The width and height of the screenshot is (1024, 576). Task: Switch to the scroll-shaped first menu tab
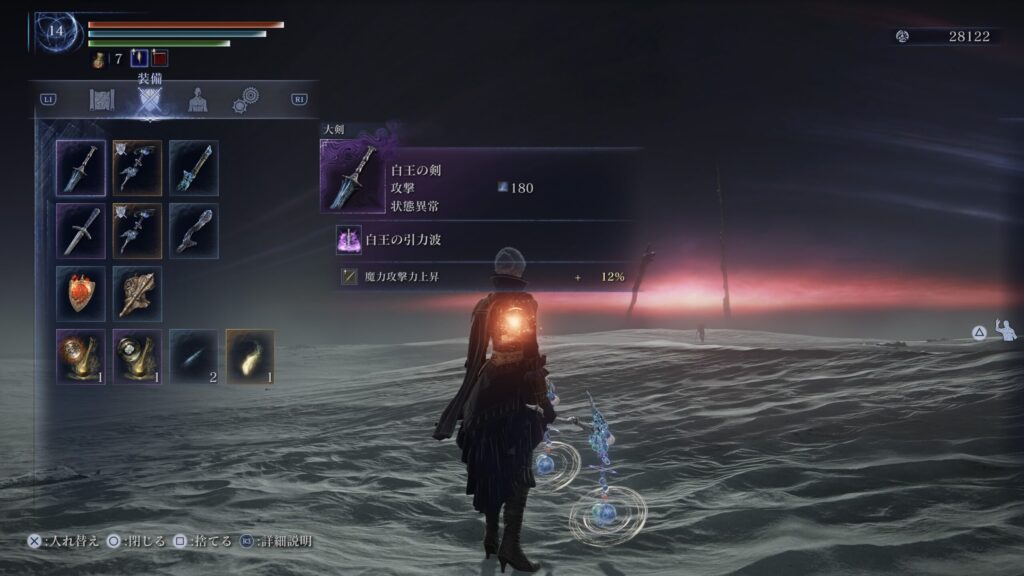(x=102, y=100)
